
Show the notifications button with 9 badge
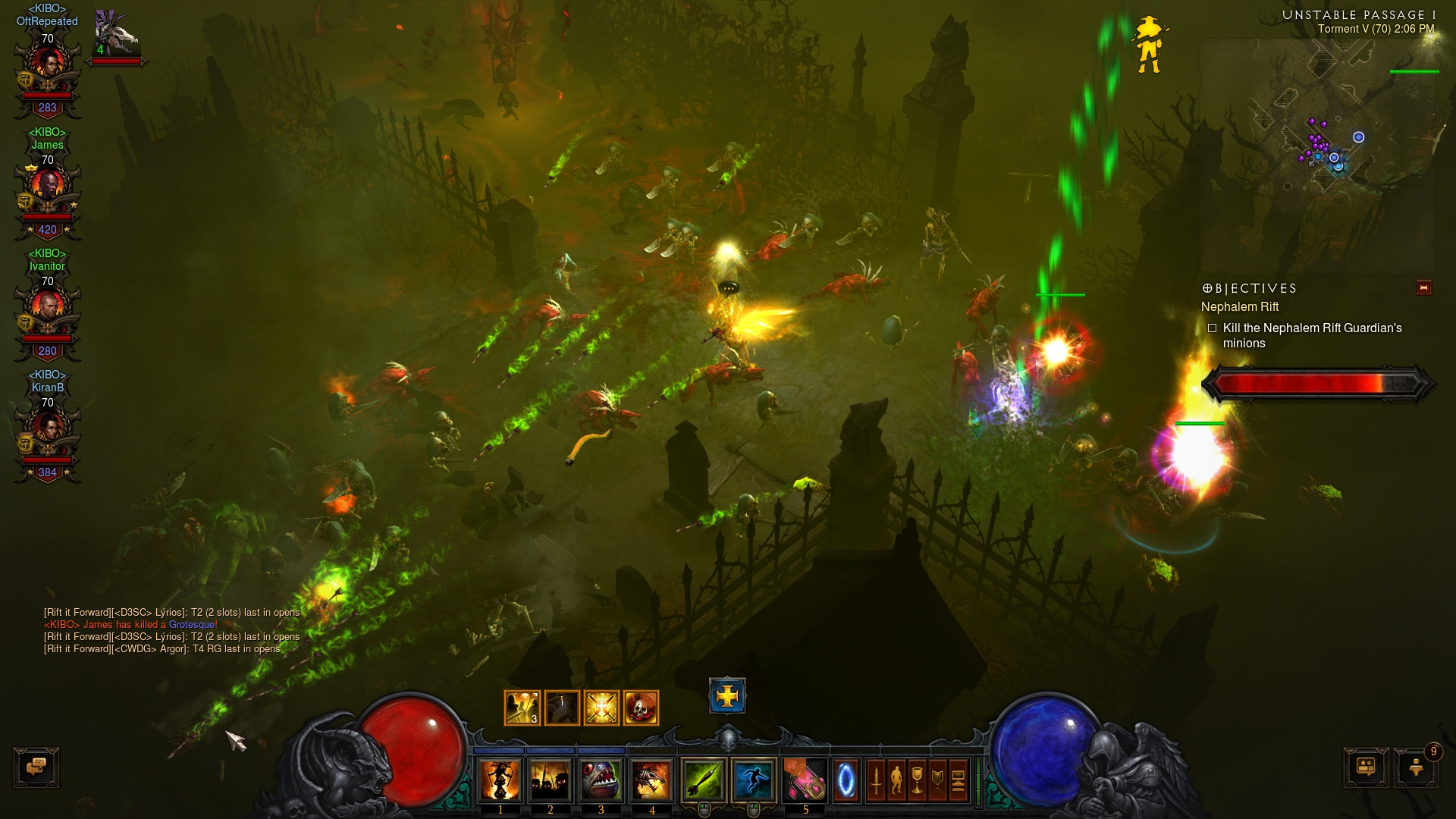1415,767
